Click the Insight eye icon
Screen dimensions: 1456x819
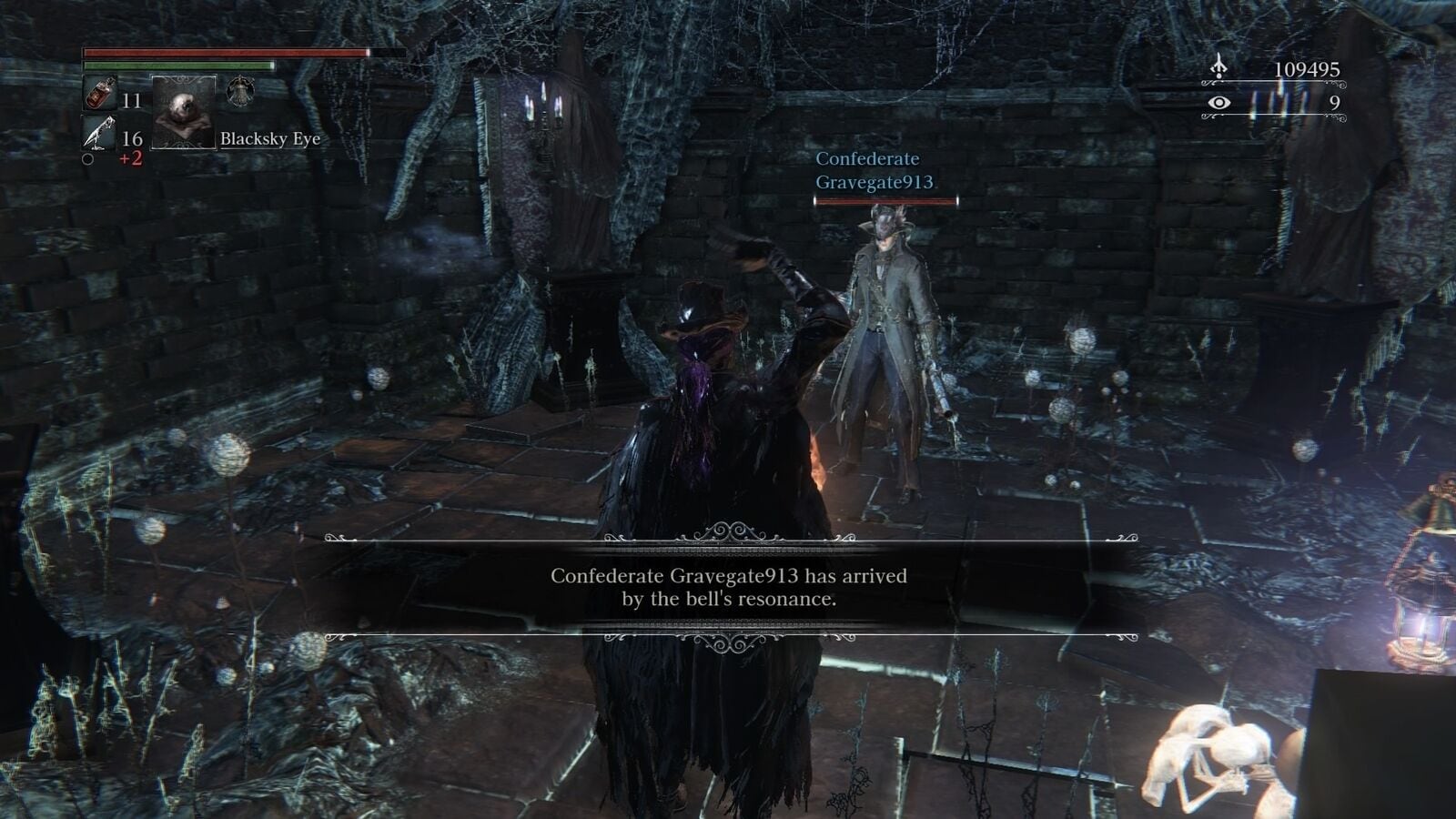click(x=1218, y=103)
